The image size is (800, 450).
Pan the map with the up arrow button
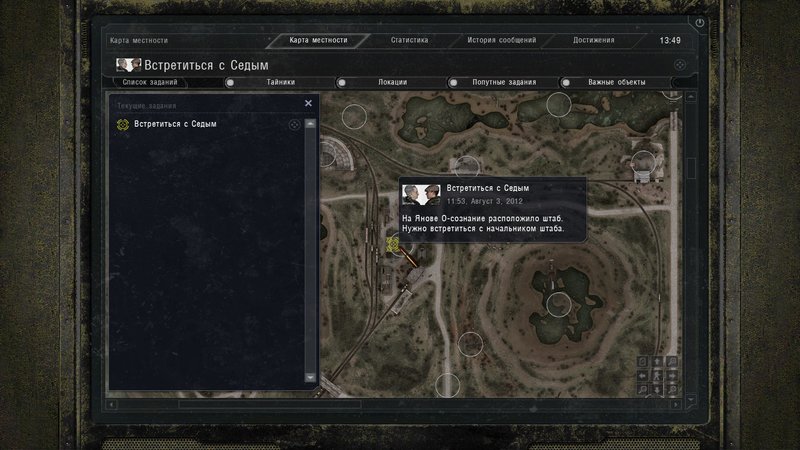click(x=657, y=361)
